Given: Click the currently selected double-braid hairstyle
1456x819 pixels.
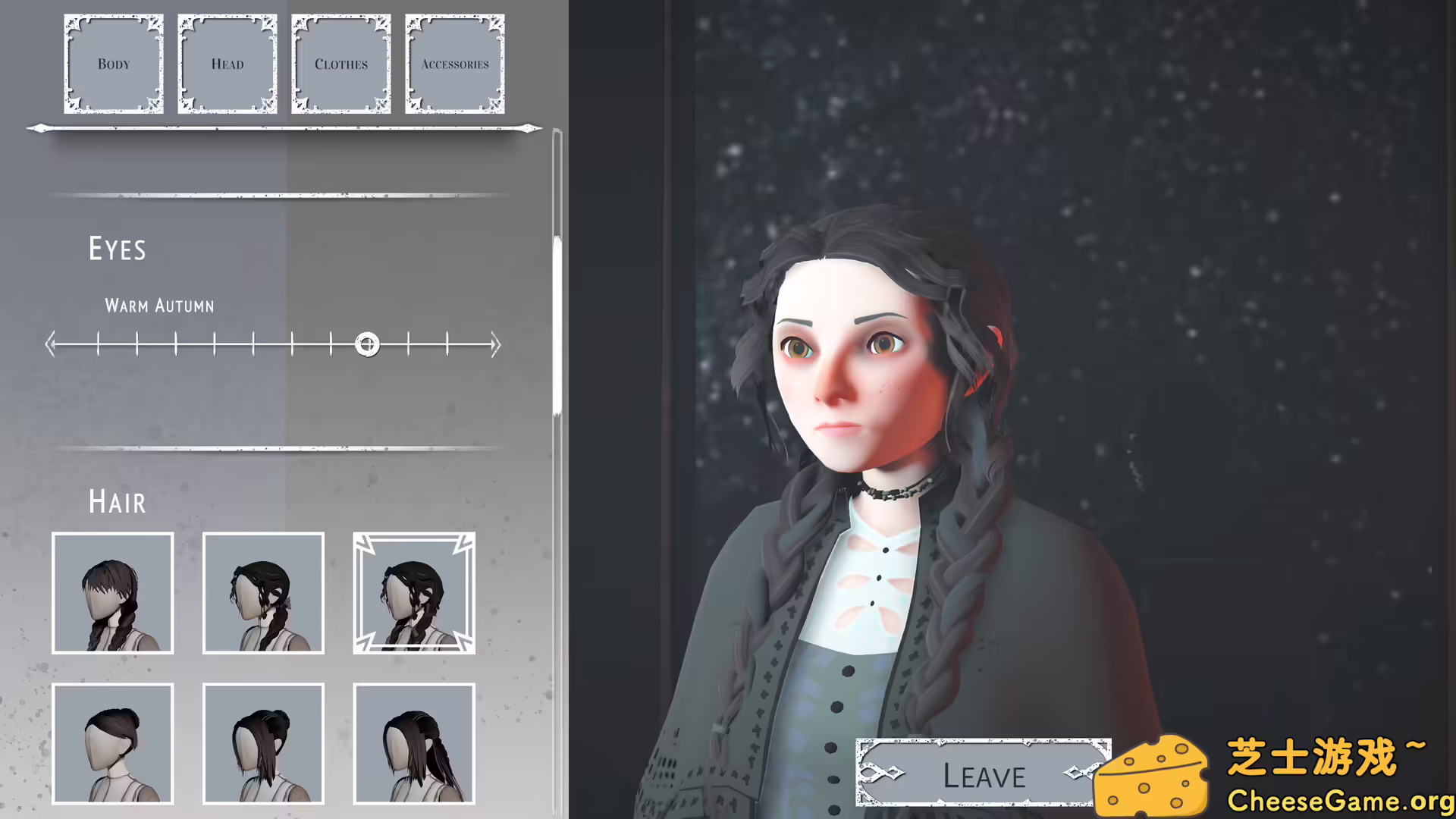Looking at the screenshot, I should point(414,593).
